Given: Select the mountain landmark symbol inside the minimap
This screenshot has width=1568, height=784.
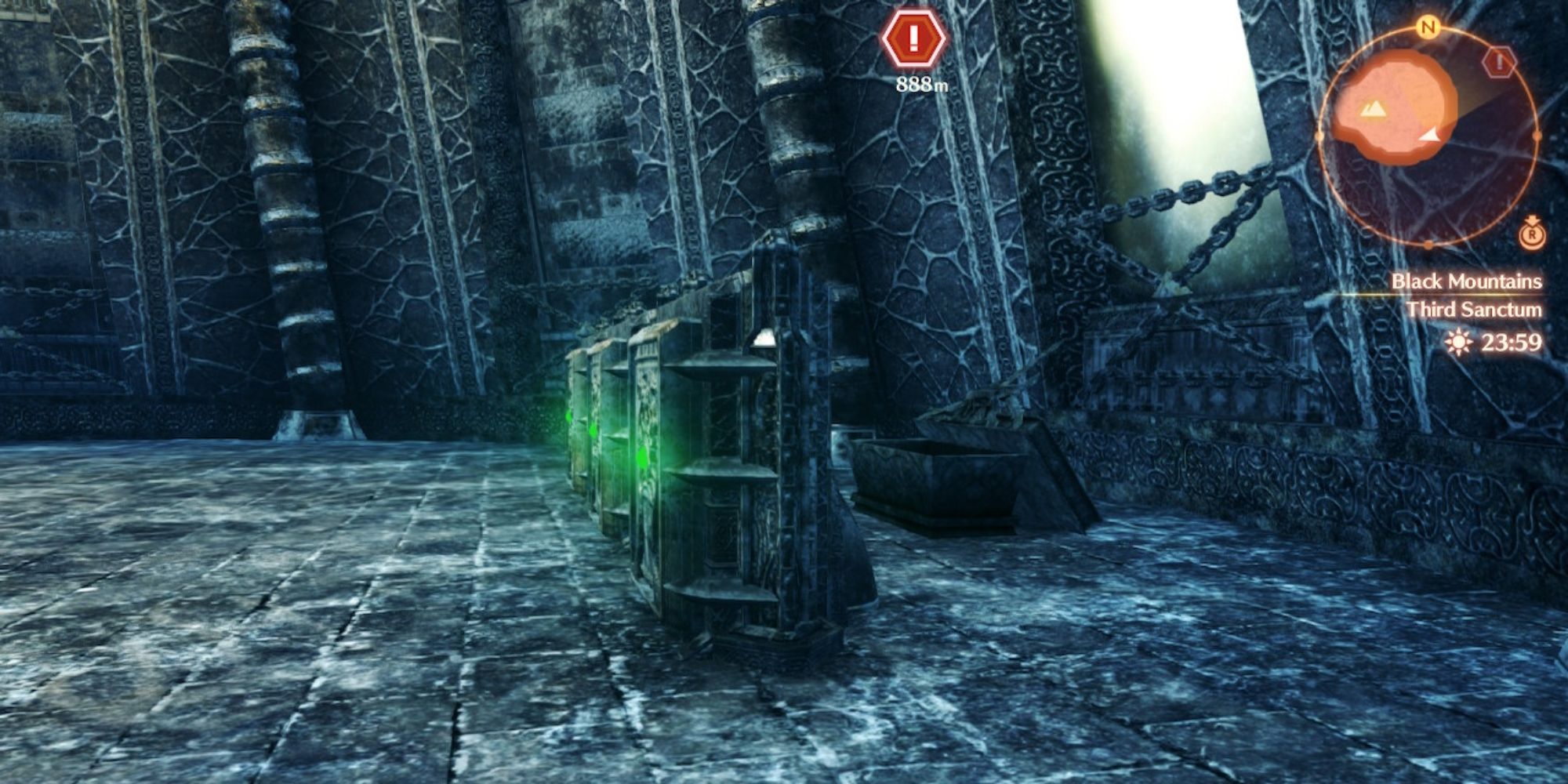Looking at the screenshot, I should 1374,109.
